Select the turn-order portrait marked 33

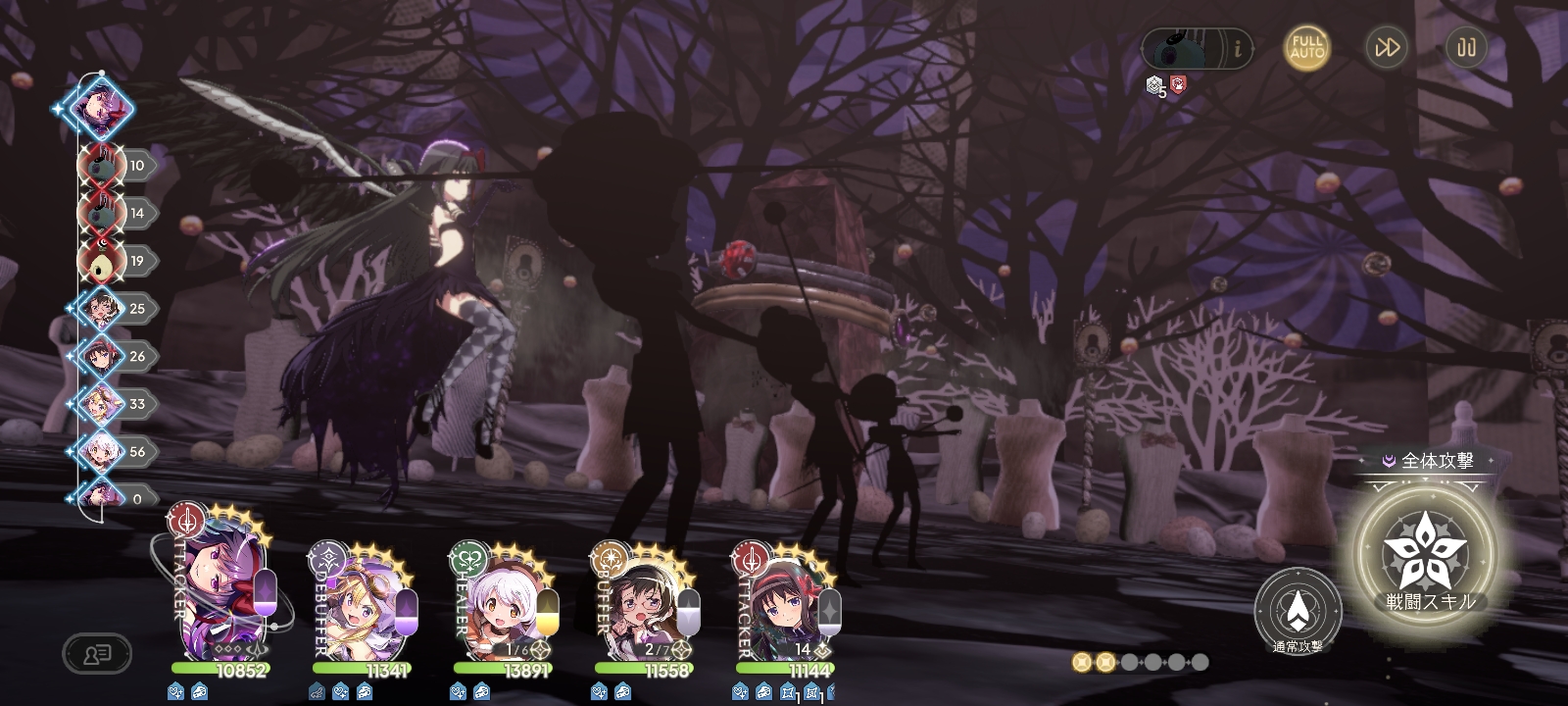point(99,404)
